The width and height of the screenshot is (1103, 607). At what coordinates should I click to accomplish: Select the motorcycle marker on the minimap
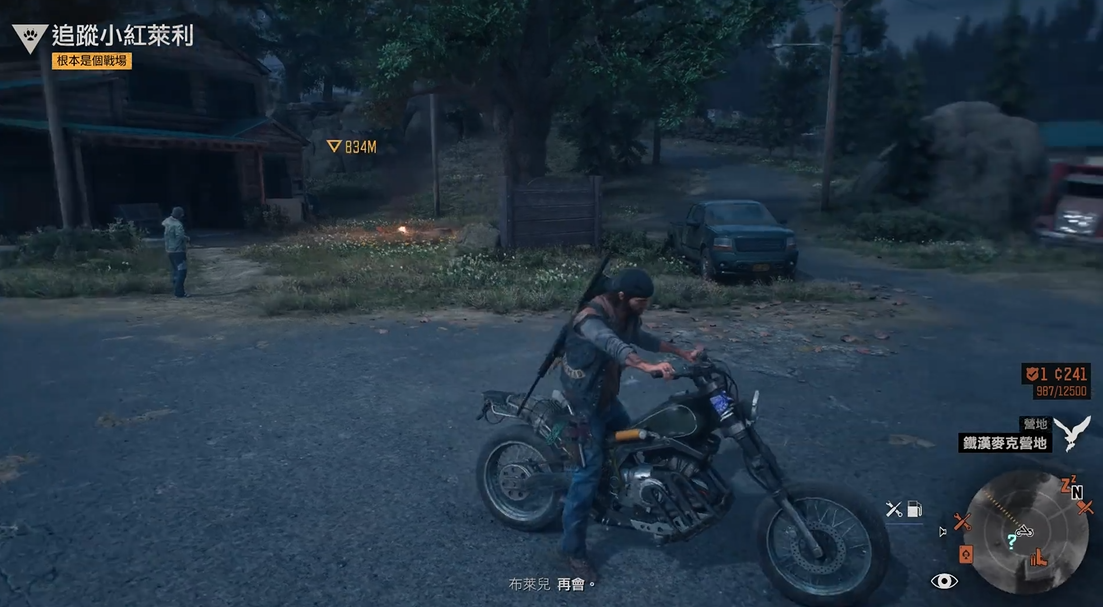tap(1024, 529)
